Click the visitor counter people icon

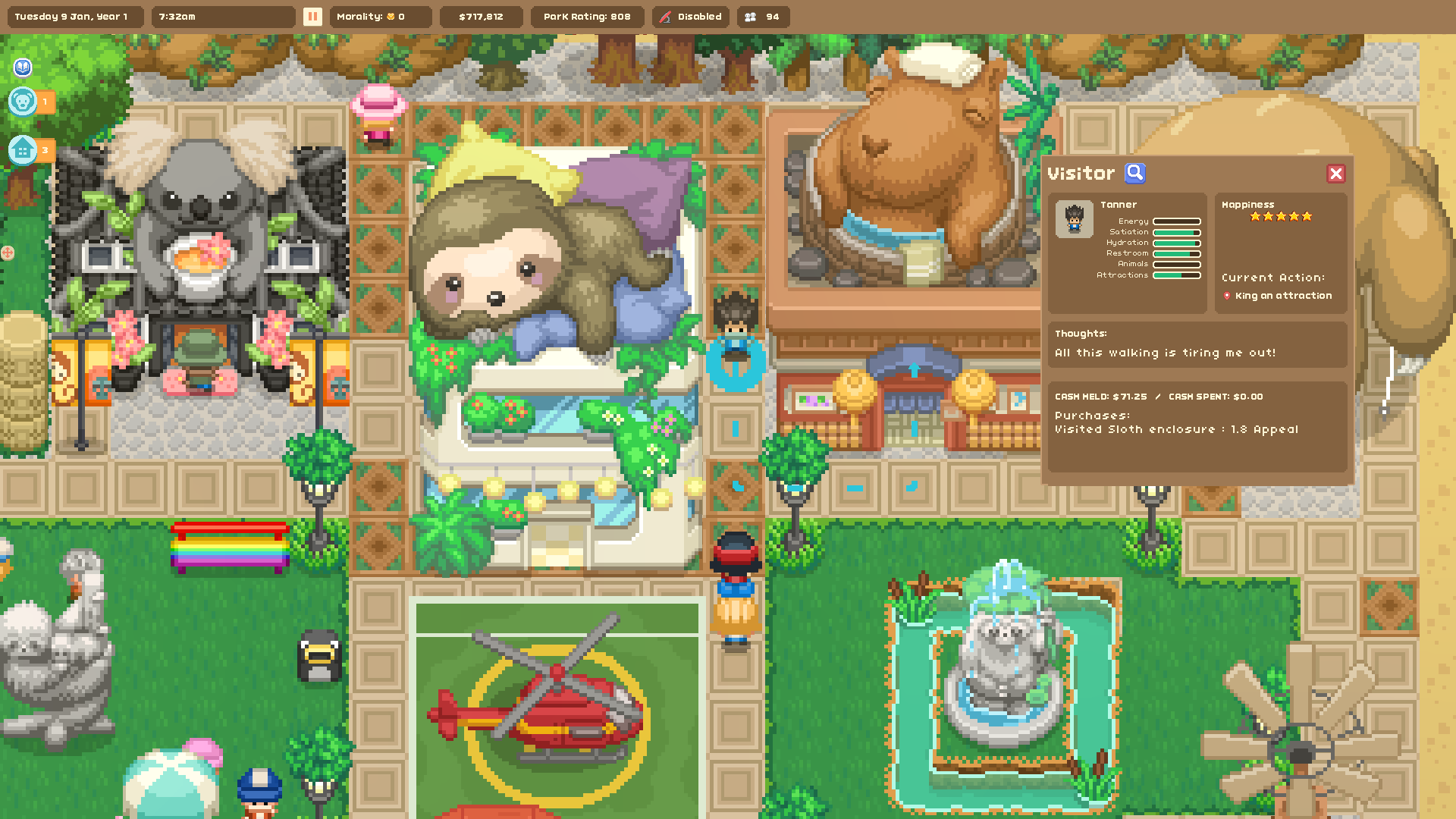[x=751, y=16]
